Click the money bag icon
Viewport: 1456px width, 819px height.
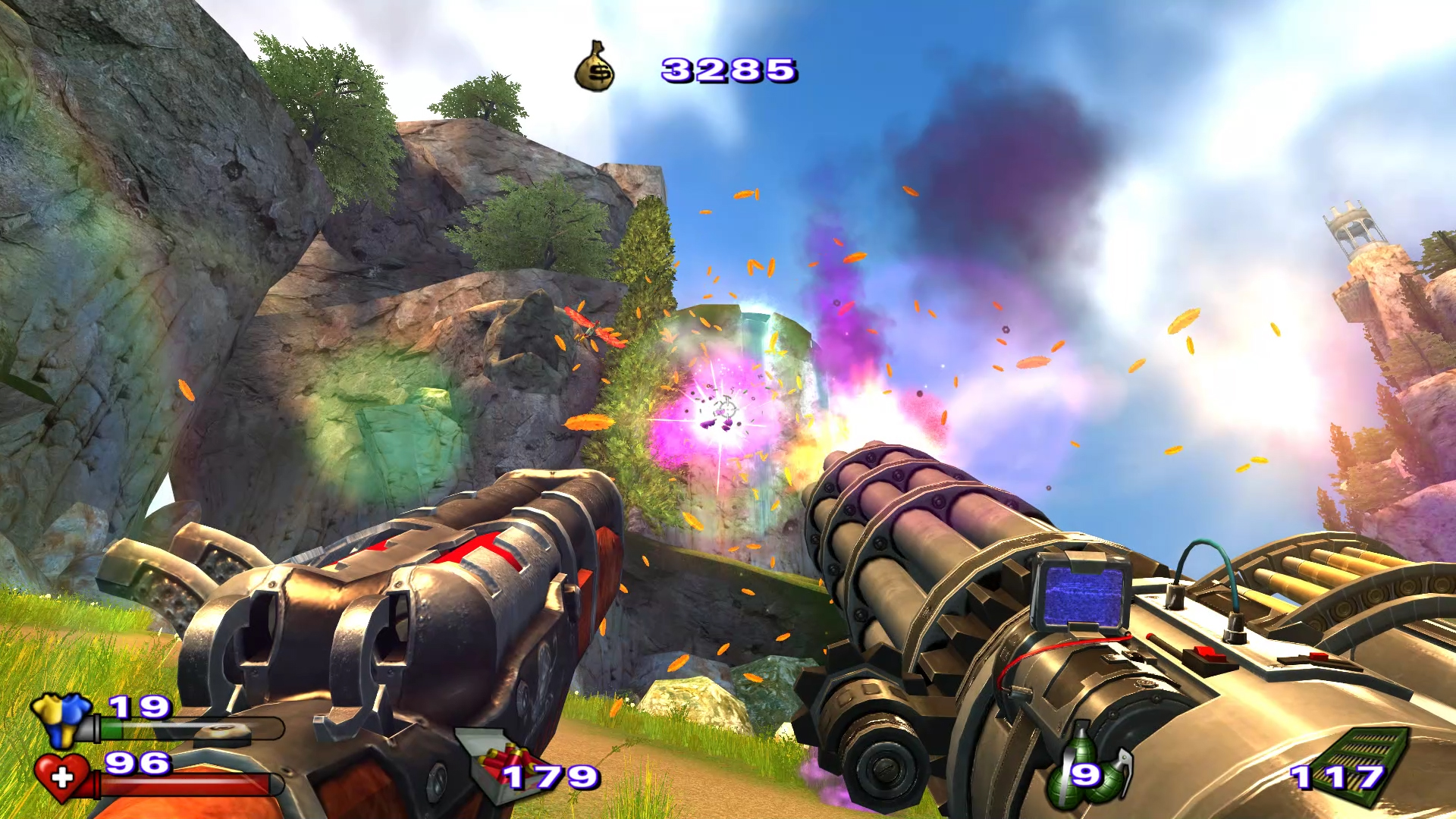tap(595, 67)
